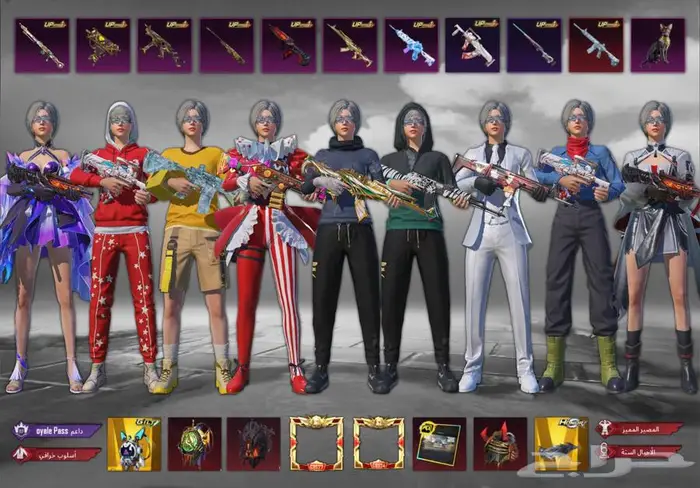The image size is (700, 488).
Task: Open the red weapon skin thumbnail
Action: [288, 45]
